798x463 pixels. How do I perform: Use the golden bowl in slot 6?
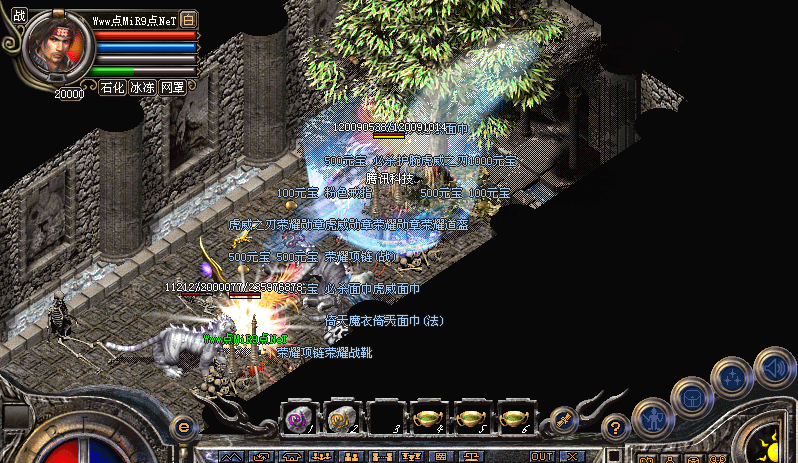(514, 418)
